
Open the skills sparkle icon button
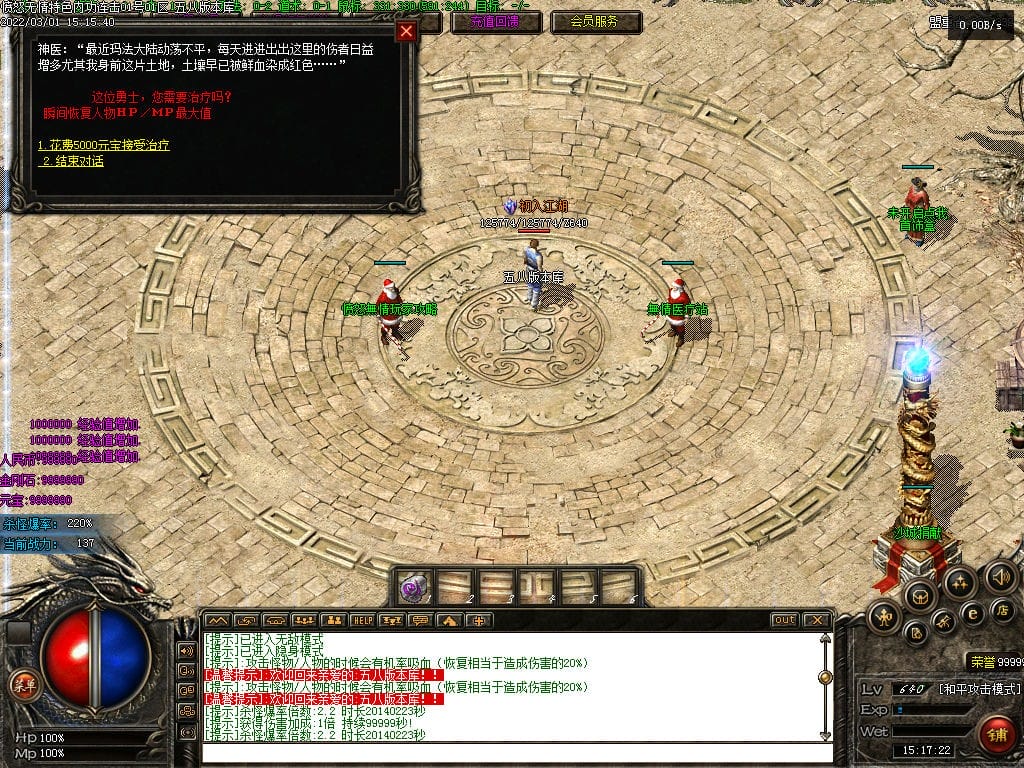959,582
